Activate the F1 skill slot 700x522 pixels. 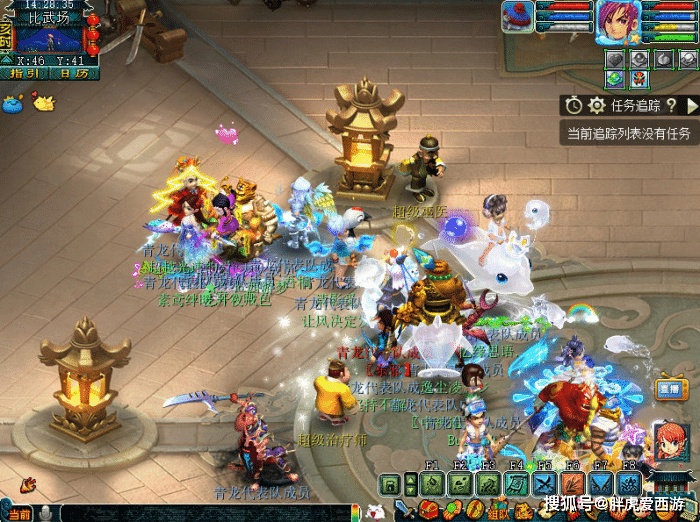[x=431, y=484]
